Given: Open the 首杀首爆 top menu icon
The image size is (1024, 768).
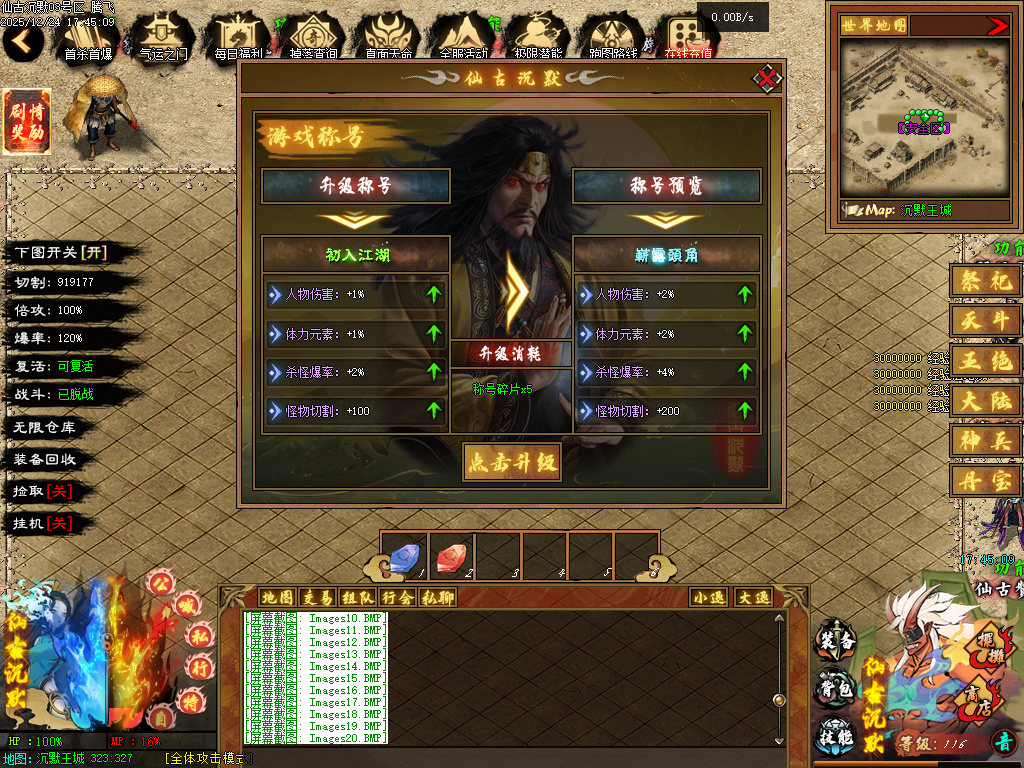Looking at the screenshot, I should coord(88,38).
